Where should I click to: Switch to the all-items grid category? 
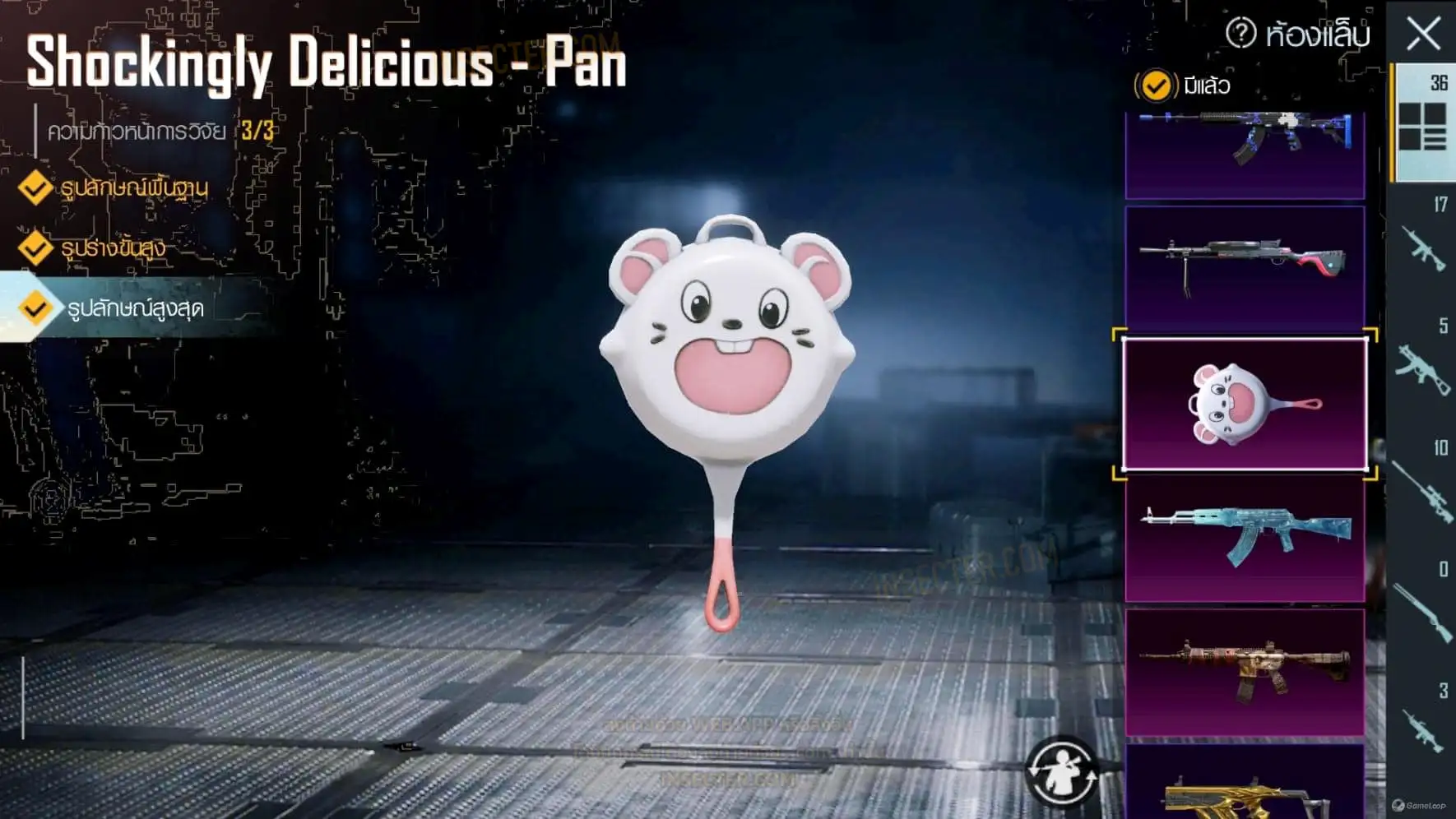(x=1422, y=123)
